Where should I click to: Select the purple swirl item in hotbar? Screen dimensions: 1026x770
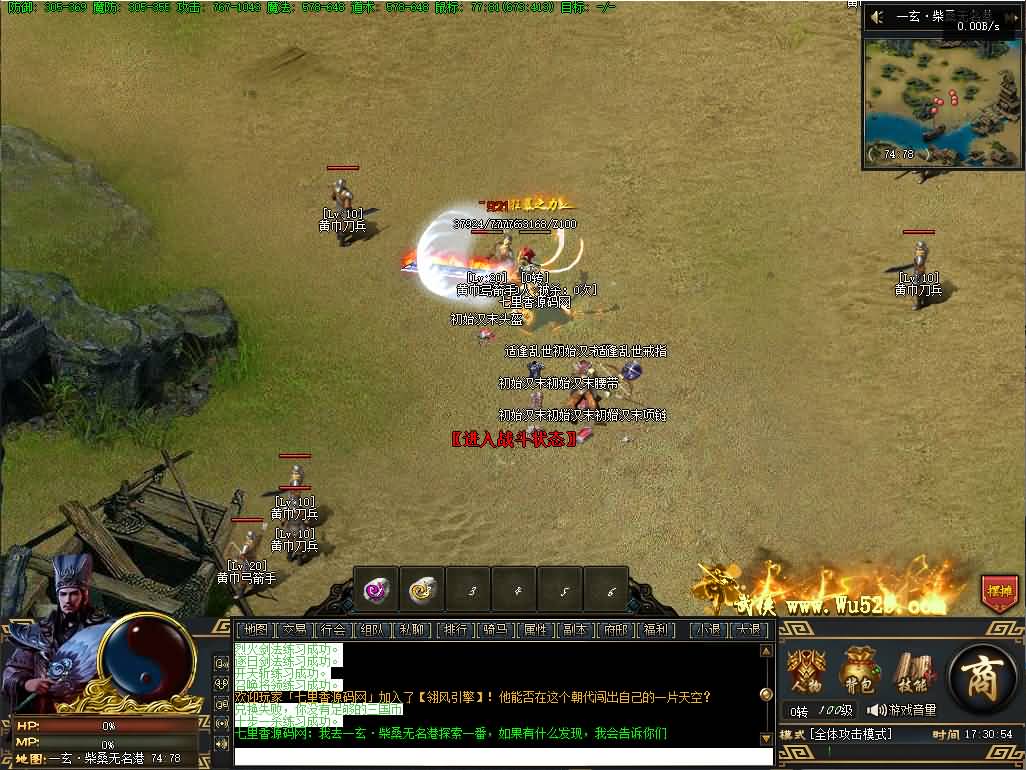376,590
